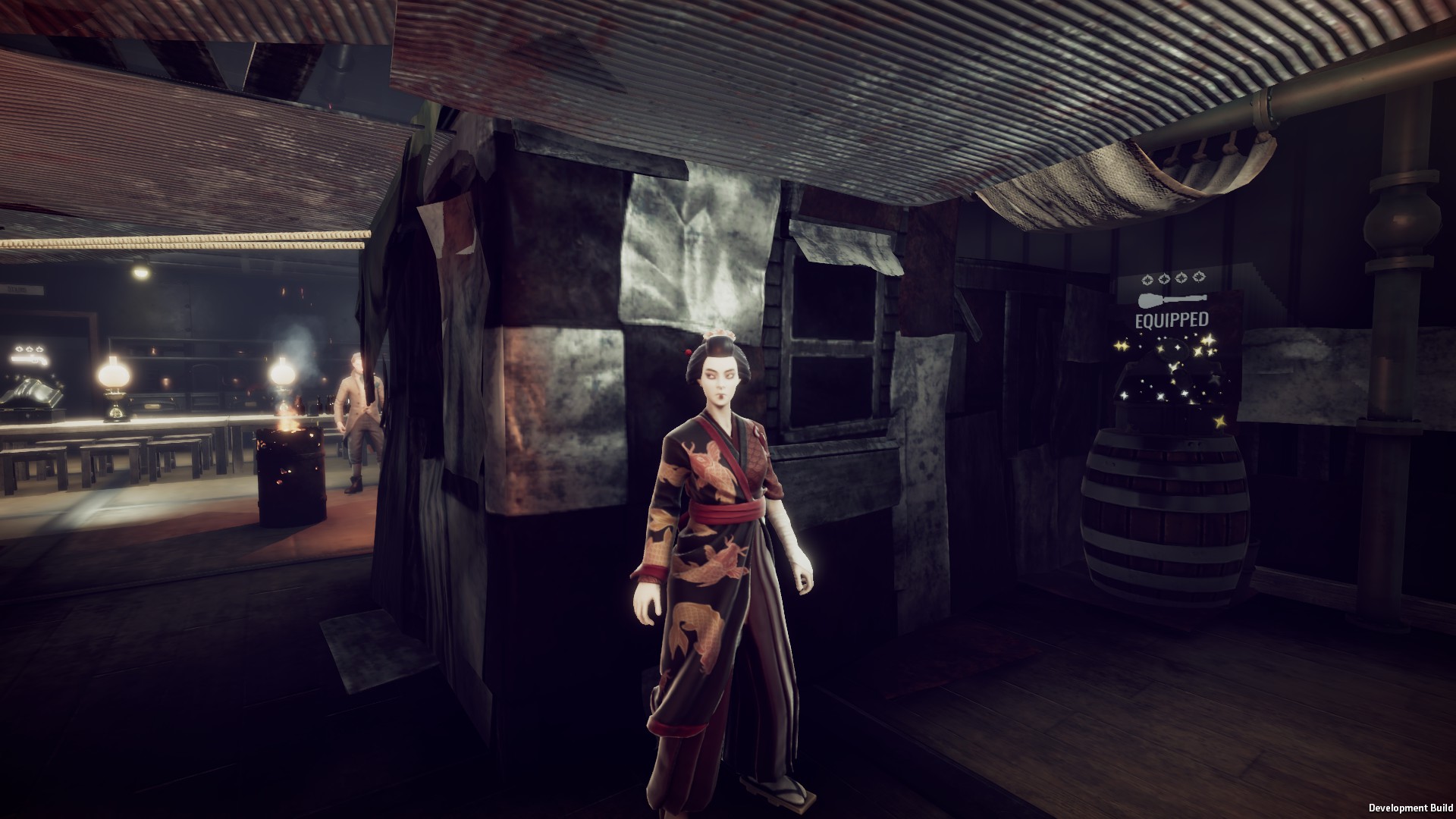Click the third rarity star above the mace
This screenshot has width=1456, height=819.
point(1181,278)
